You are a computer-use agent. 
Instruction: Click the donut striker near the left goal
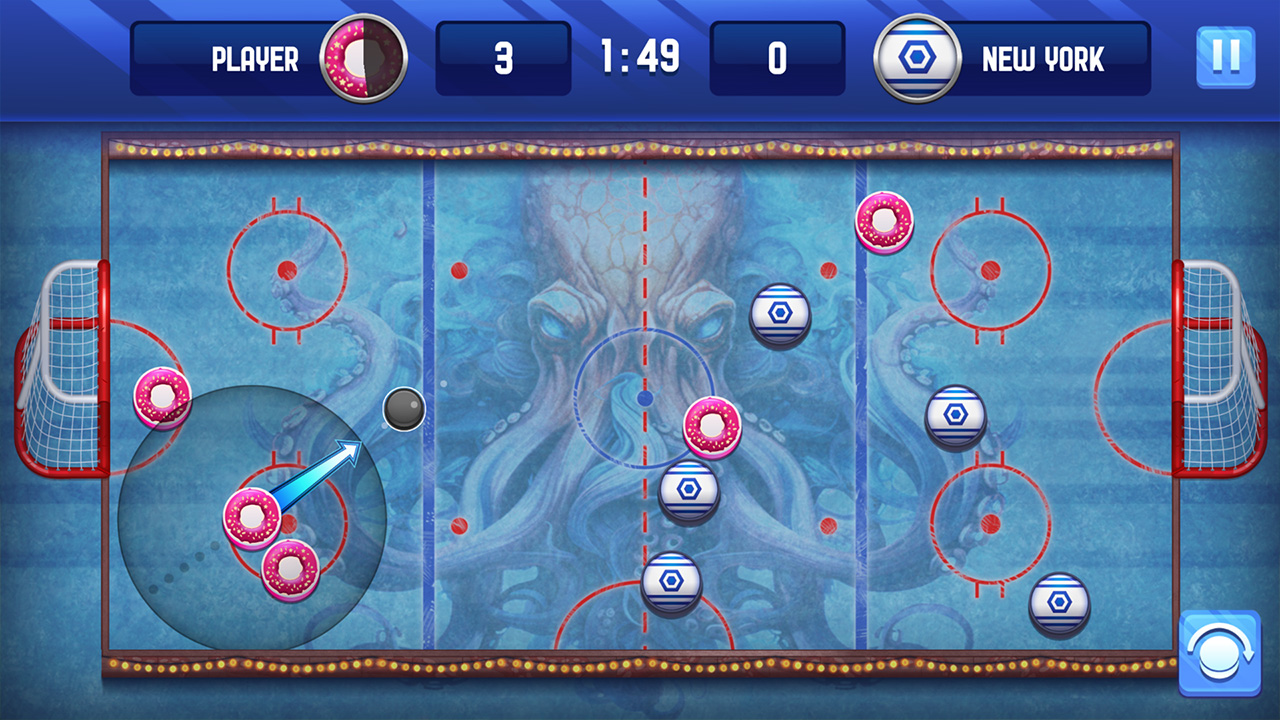click(x=161, y=398)
